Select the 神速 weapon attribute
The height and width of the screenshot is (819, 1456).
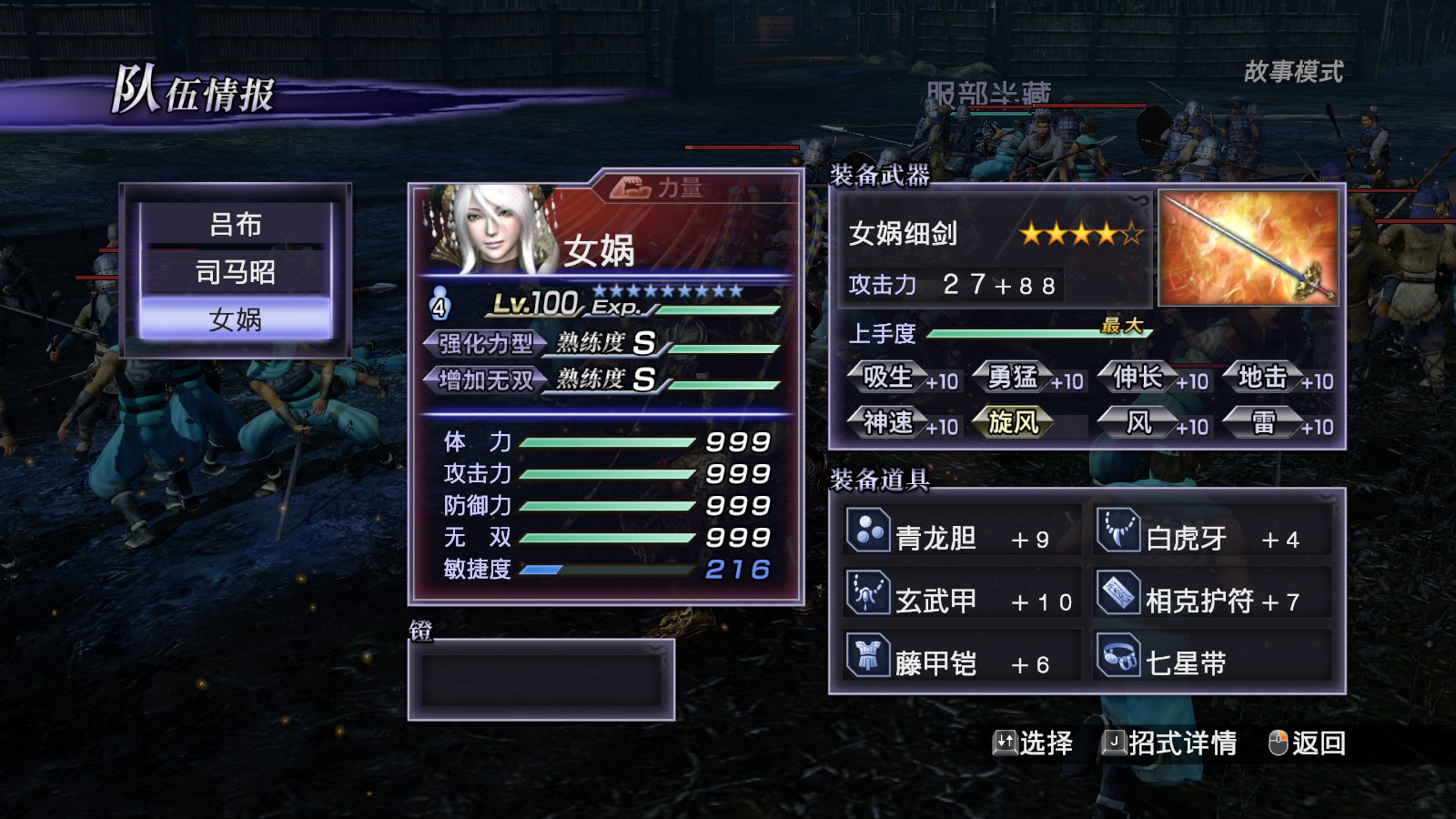901,423
